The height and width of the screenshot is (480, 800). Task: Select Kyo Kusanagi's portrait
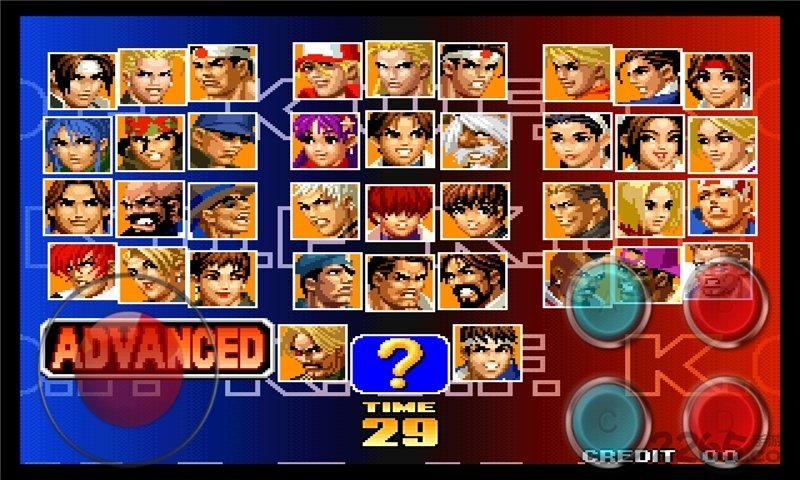[x=81, y=80]
